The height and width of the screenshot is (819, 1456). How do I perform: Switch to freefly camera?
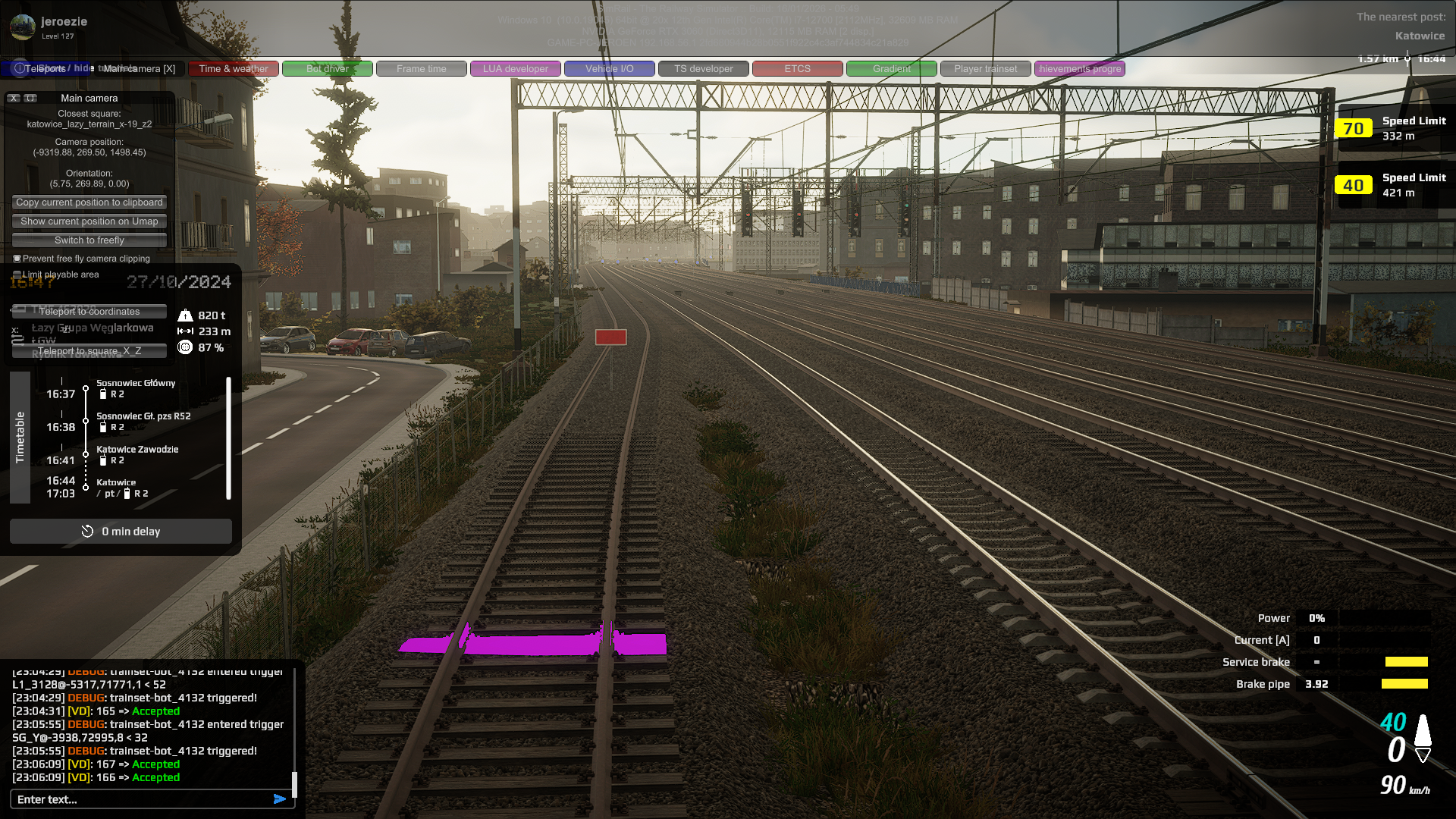pyautogui.click(x=89, y=240)
